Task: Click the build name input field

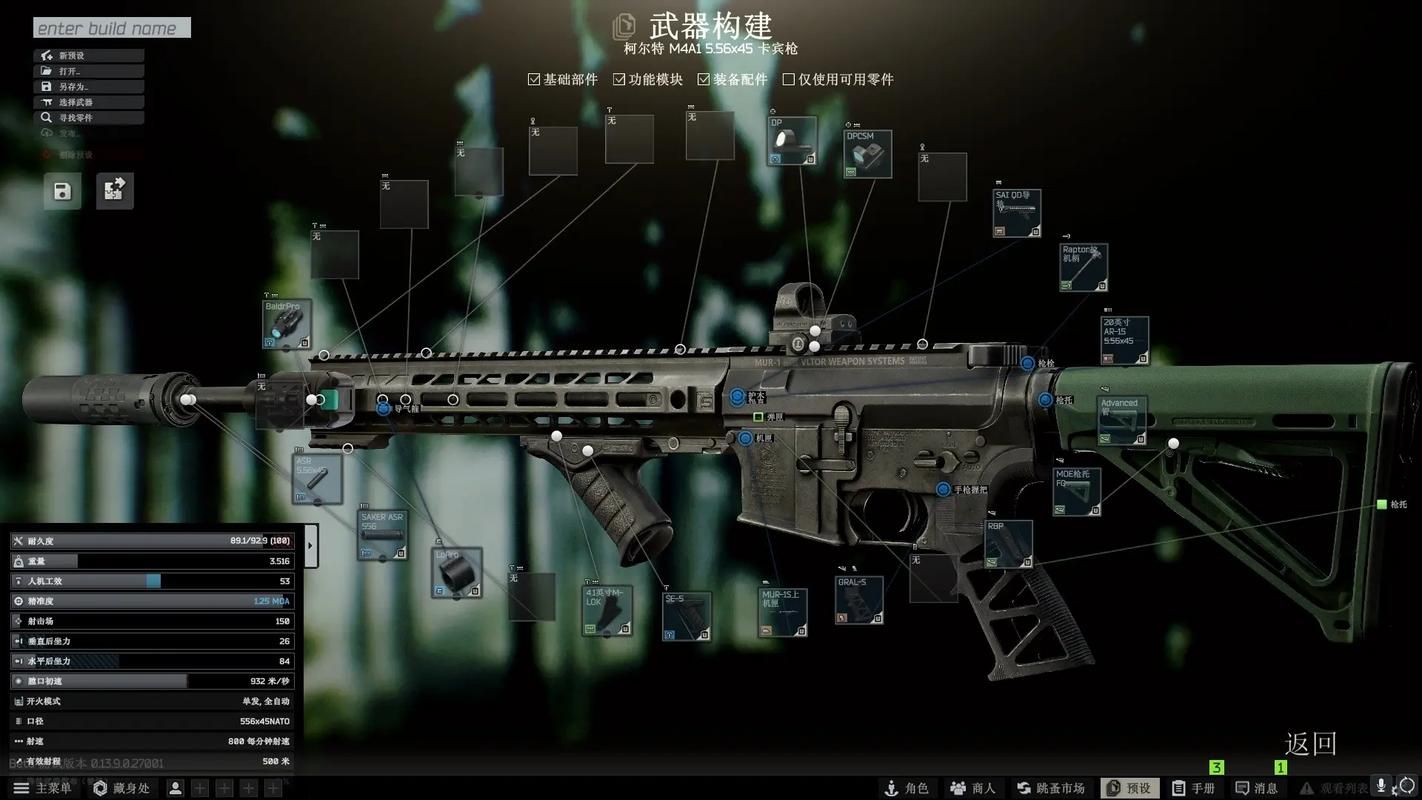Action: tap(111, 28)
